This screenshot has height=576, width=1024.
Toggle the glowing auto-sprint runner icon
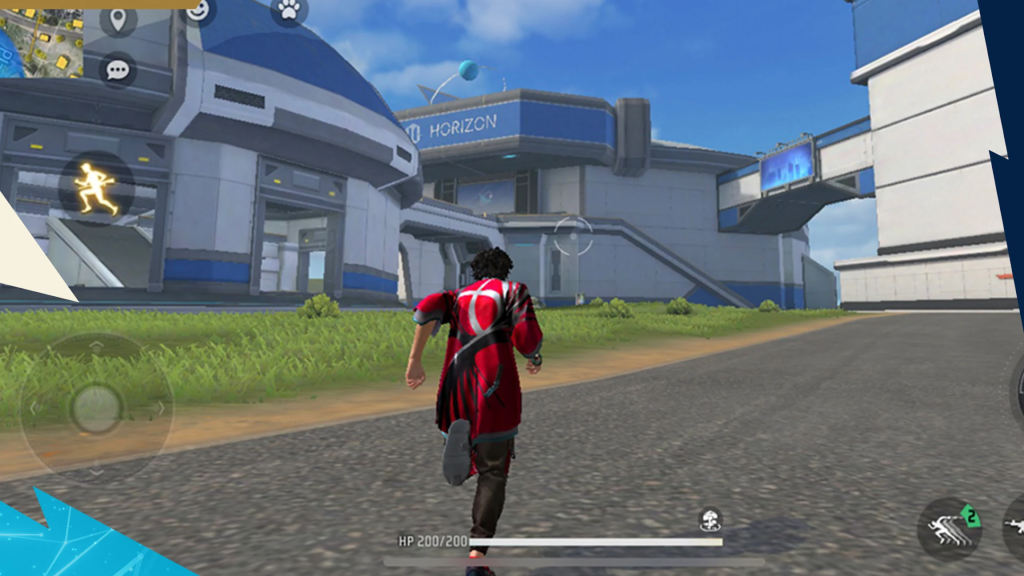(x=95, y=187)
